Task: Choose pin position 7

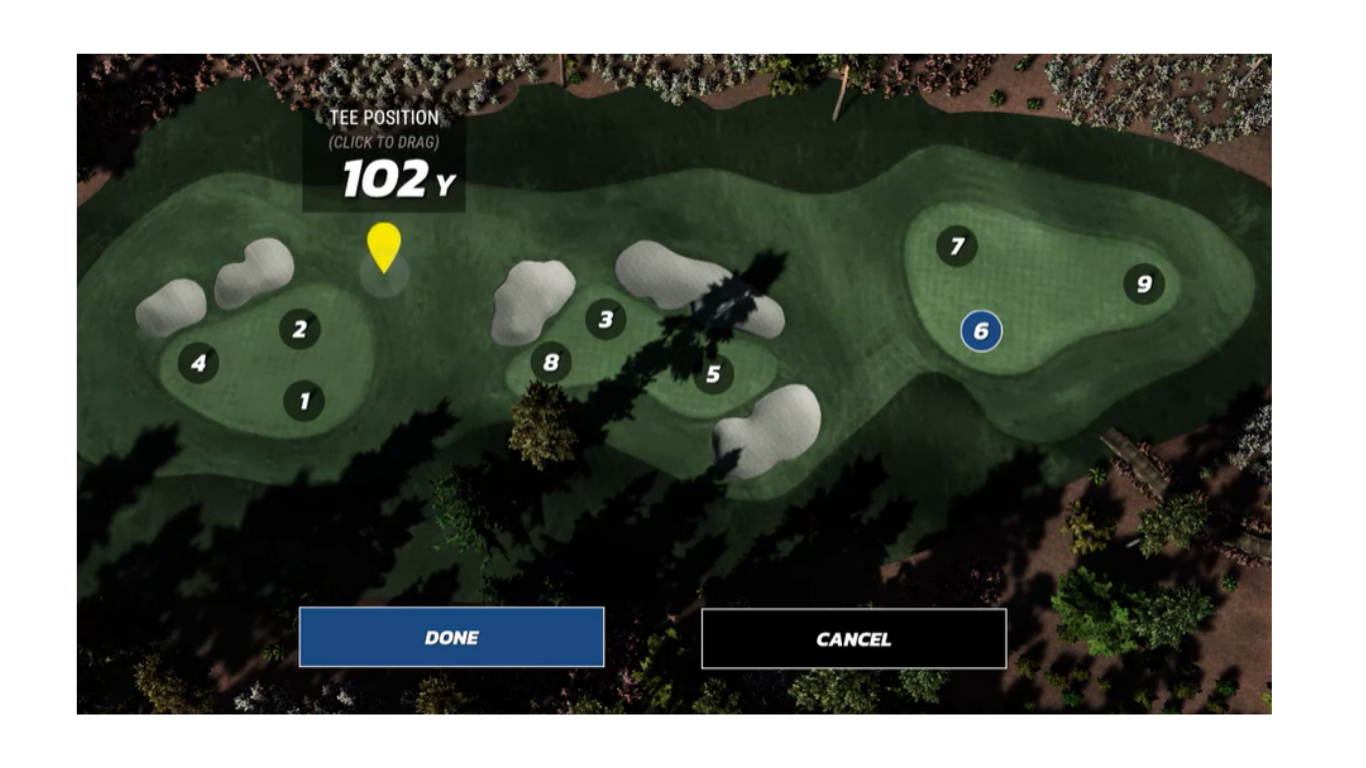Action: tap(957, 246)
